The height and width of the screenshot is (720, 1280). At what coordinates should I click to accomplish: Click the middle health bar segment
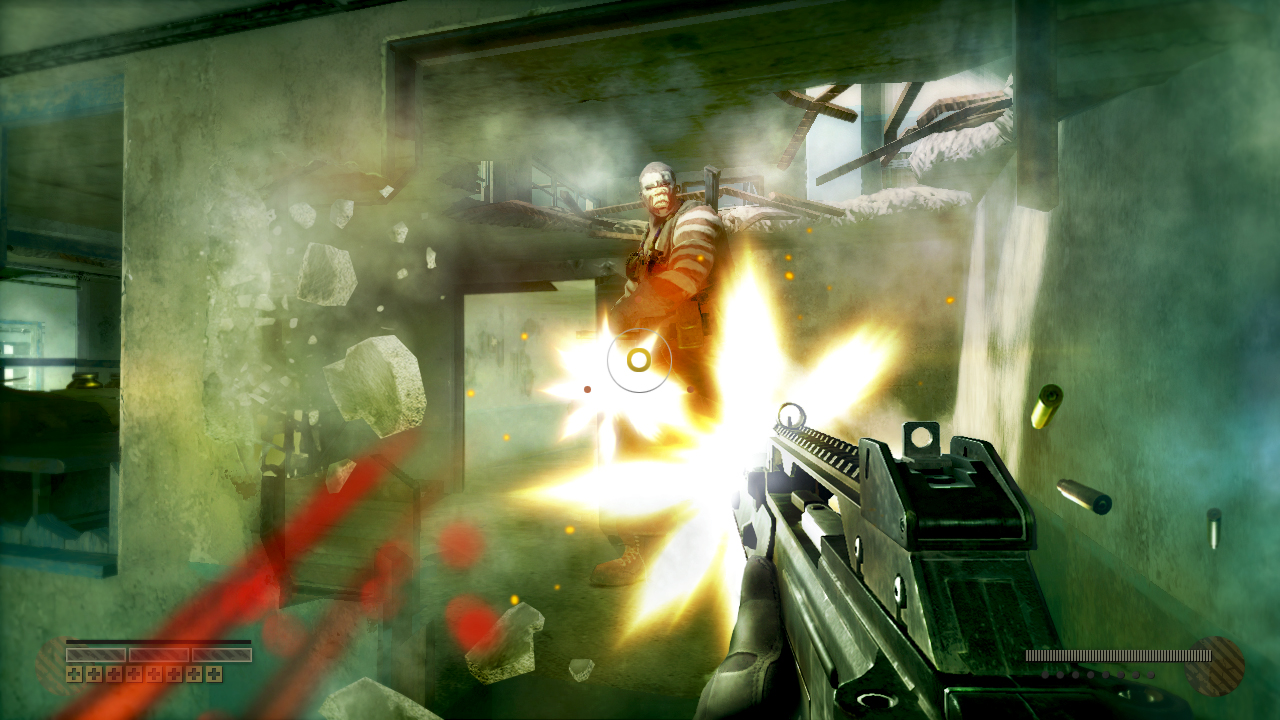pos(159,654)
